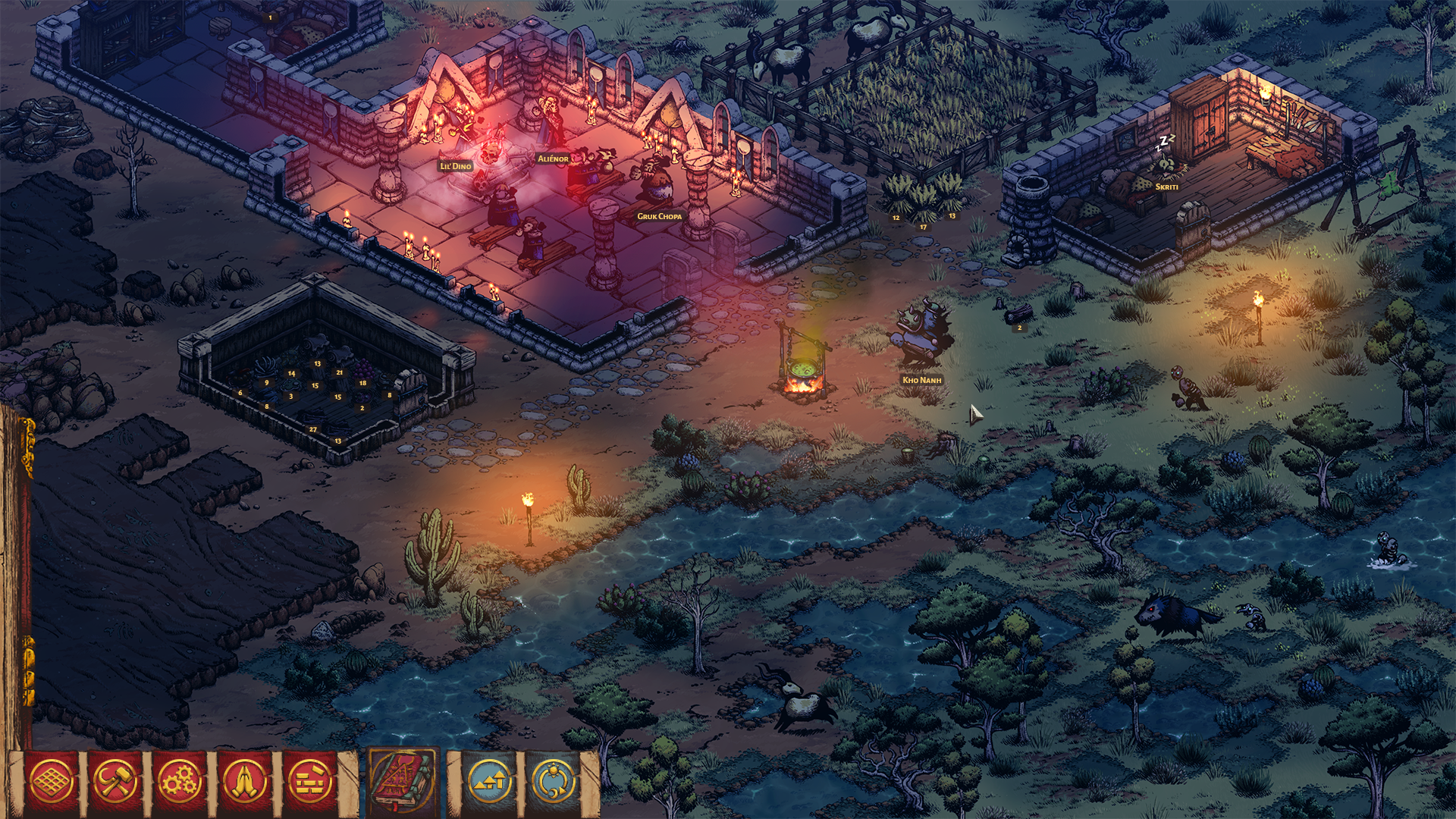
Task: Open the red tome book
Action: tap(403, 780)
